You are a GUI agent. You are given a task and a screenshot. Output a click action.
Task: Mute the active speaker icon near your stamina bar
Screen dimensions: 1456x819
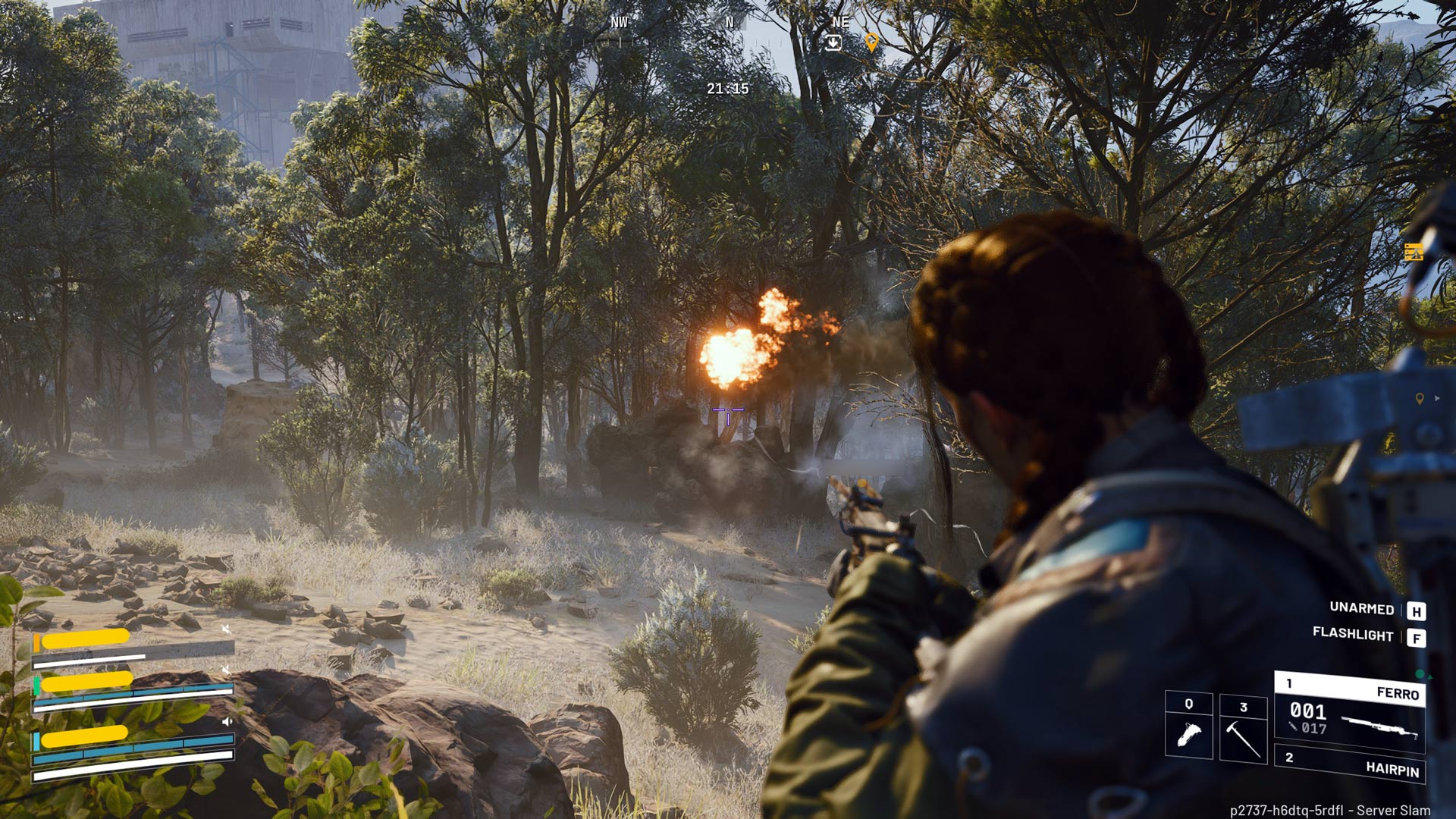point(227,721)
